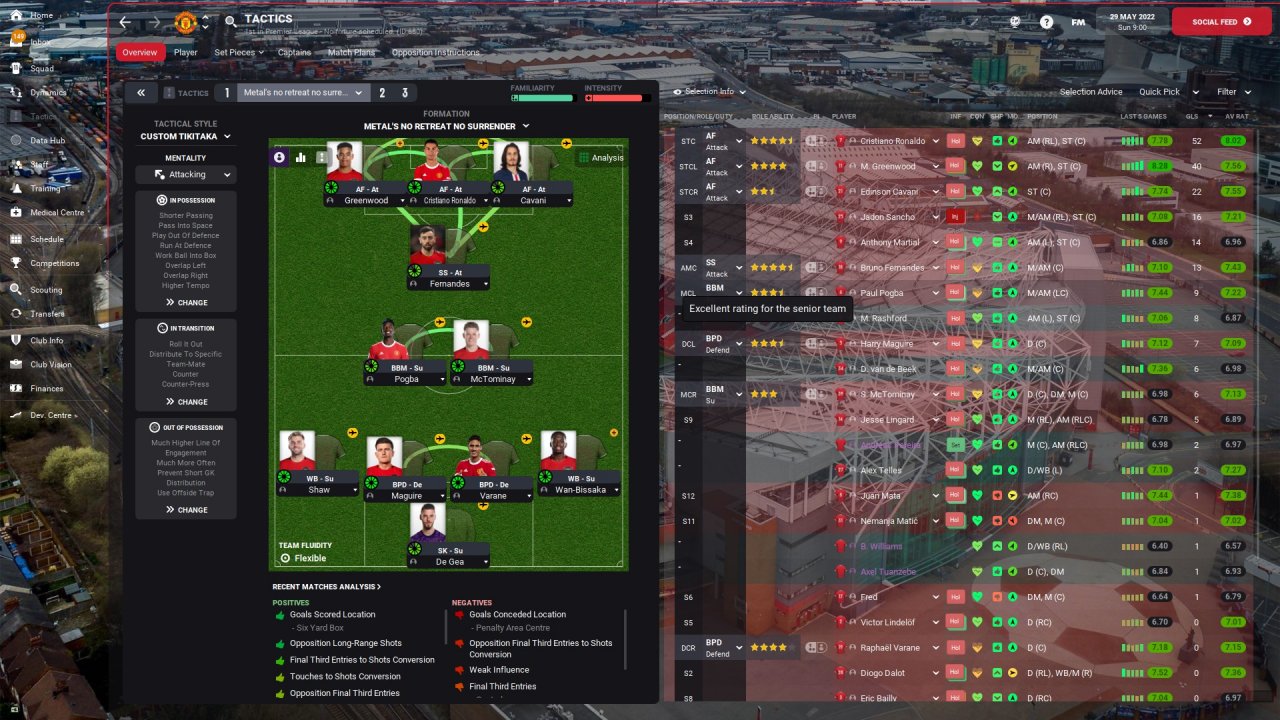
Task: Click Change under Out Of Possession instructions
Action: 186,510
